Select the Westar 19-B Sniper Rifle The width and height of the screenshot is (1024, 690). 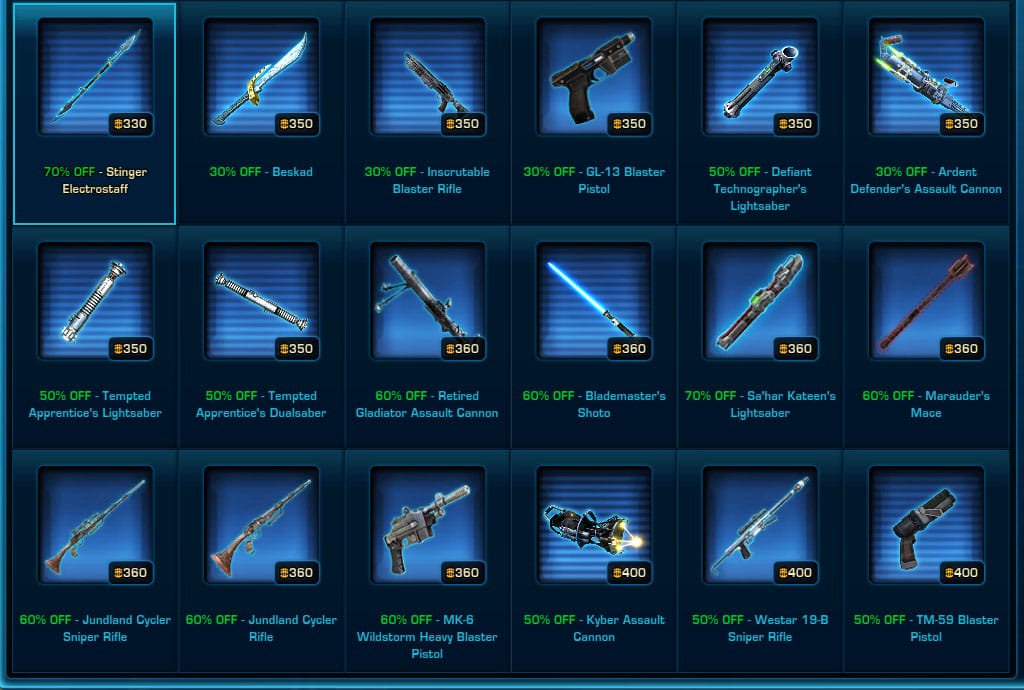pyautogui.click(x=759, y=526)
